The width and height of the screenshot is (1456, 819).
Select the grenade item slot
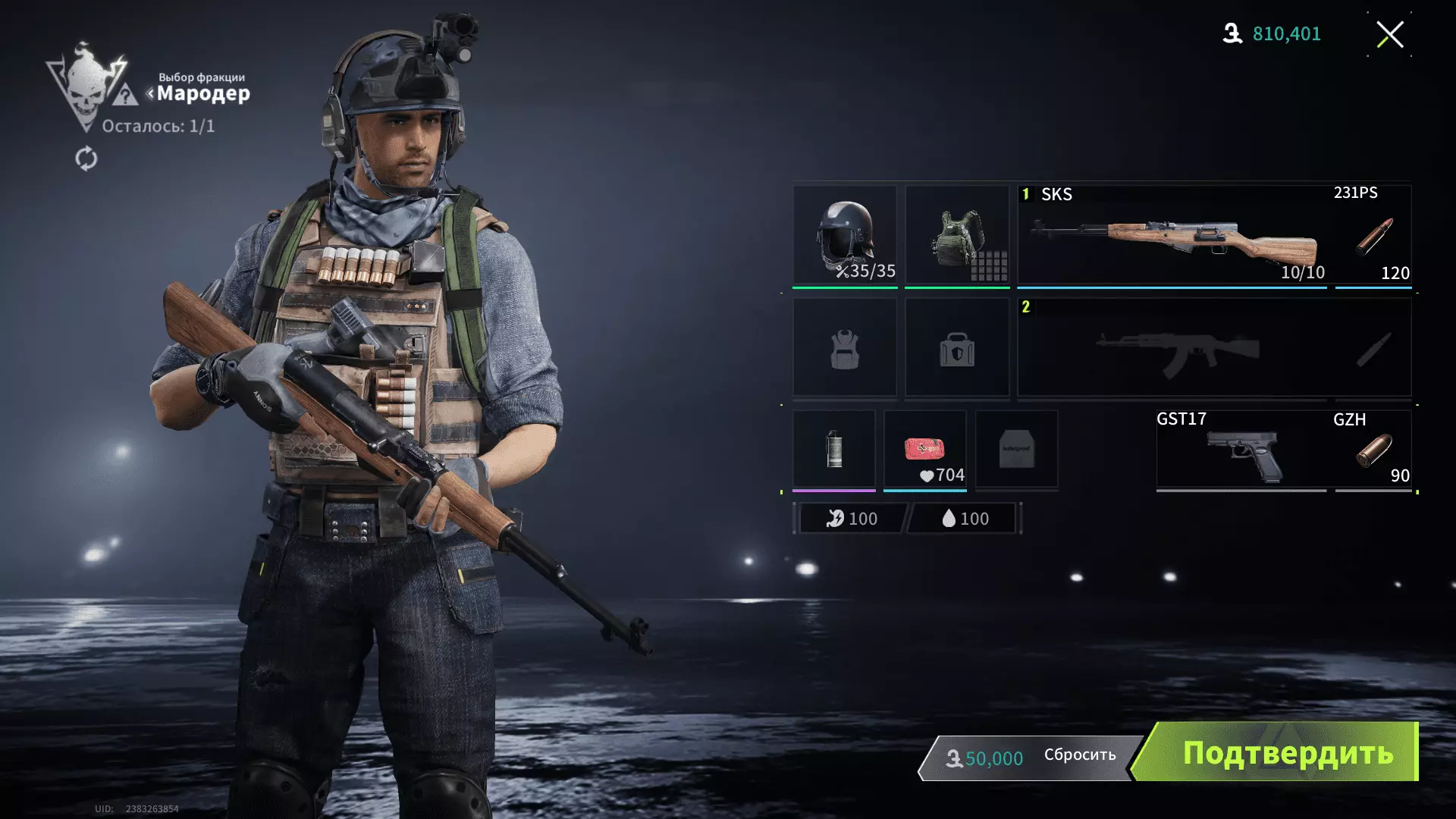pos(833,449)
